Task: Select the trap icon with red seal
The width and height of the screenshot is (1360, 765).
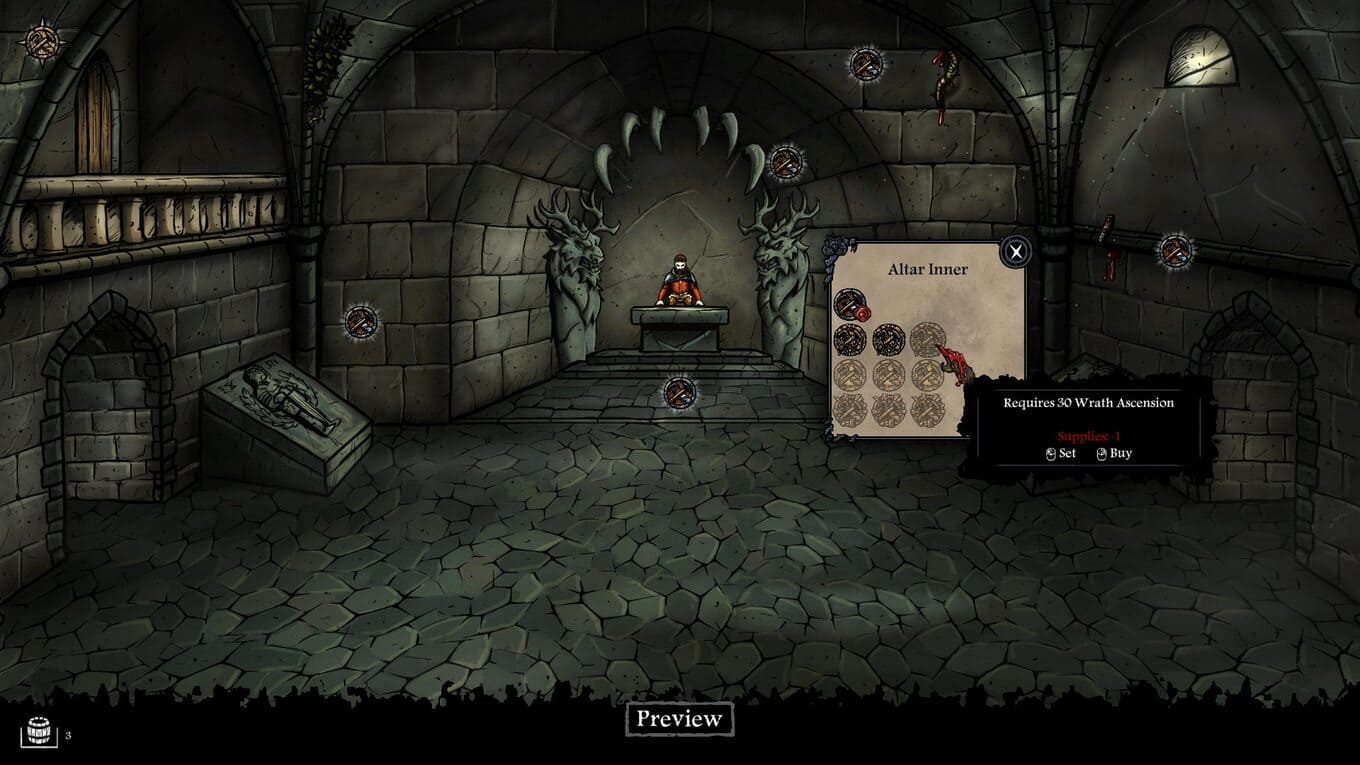Action: pyautogui.click(x=850, y=303)
